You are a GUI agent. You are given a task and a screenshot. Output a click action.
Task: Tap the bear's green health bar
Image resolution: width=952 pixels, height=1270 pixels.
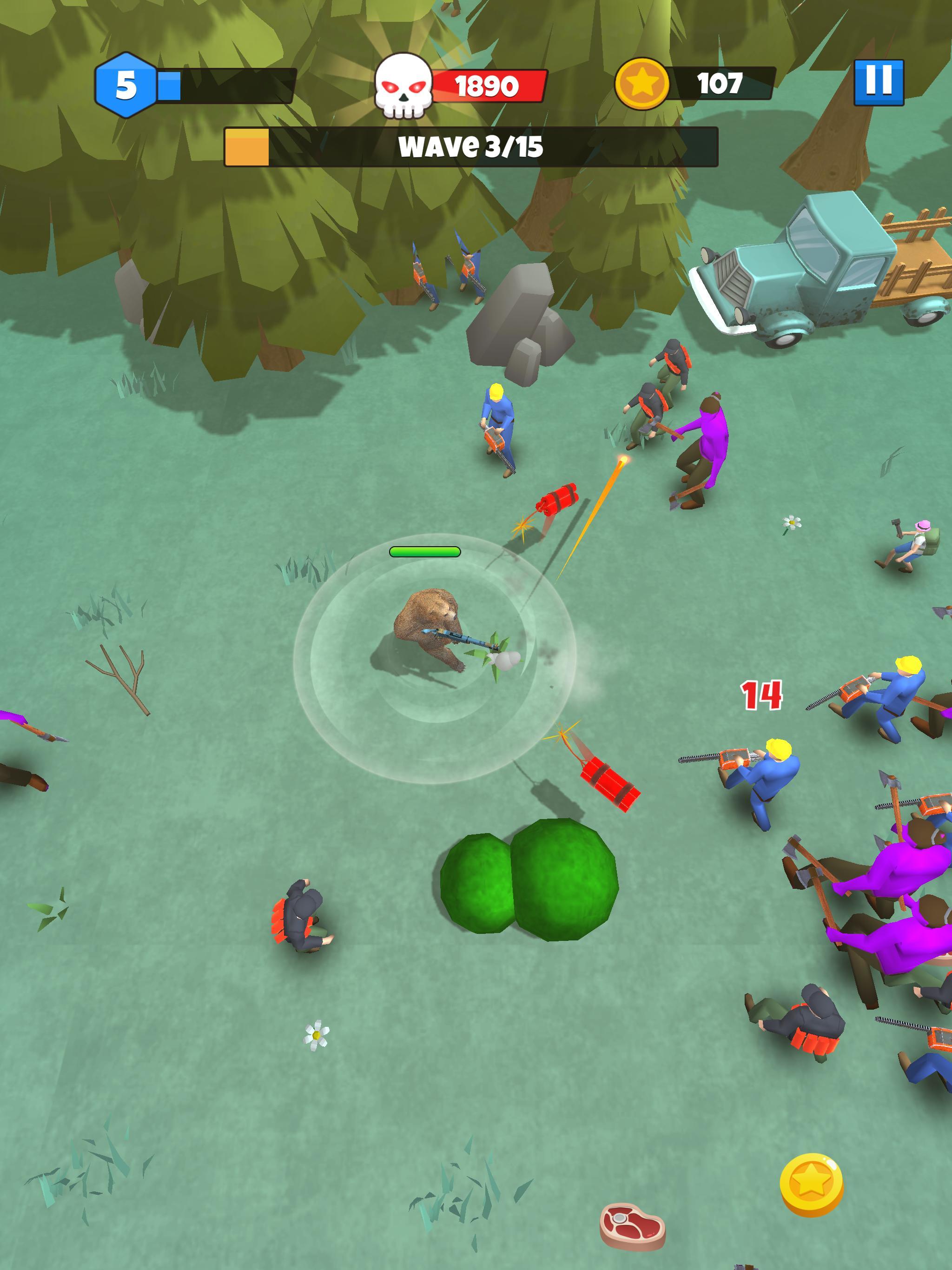[x=425, y=552]
